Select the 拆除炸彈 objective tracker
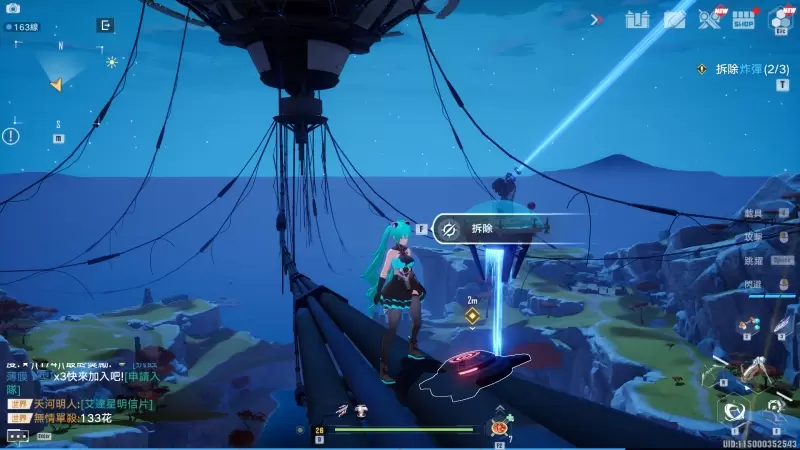Viewport: 800px width, 450px height. [746, 69]
